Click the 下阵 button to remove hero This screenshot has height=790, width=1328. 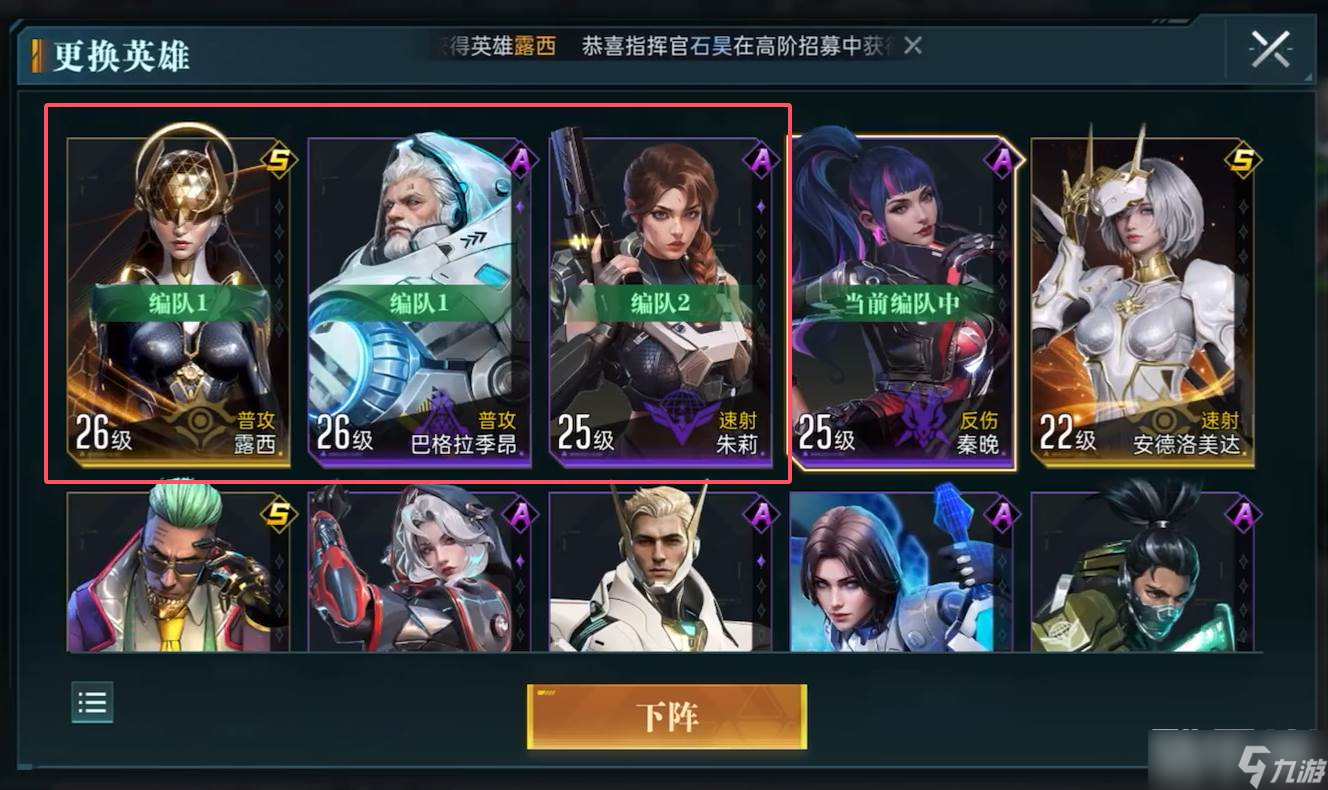point(667,716)
